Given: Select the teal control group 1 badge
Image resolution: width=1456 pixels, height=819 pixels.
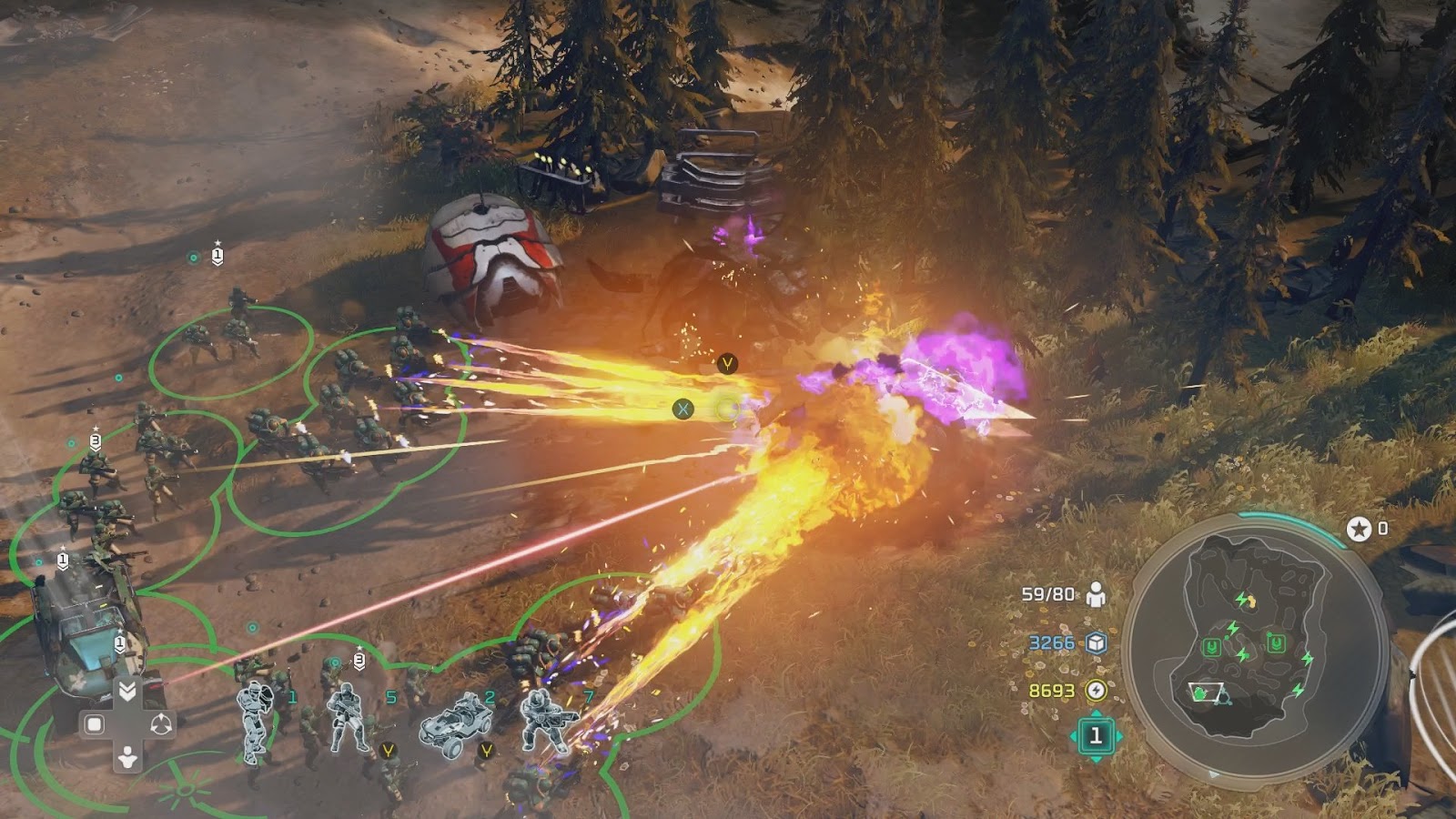Looking at the screenshot, I should pyautogui.click(x=1096, y=735).
